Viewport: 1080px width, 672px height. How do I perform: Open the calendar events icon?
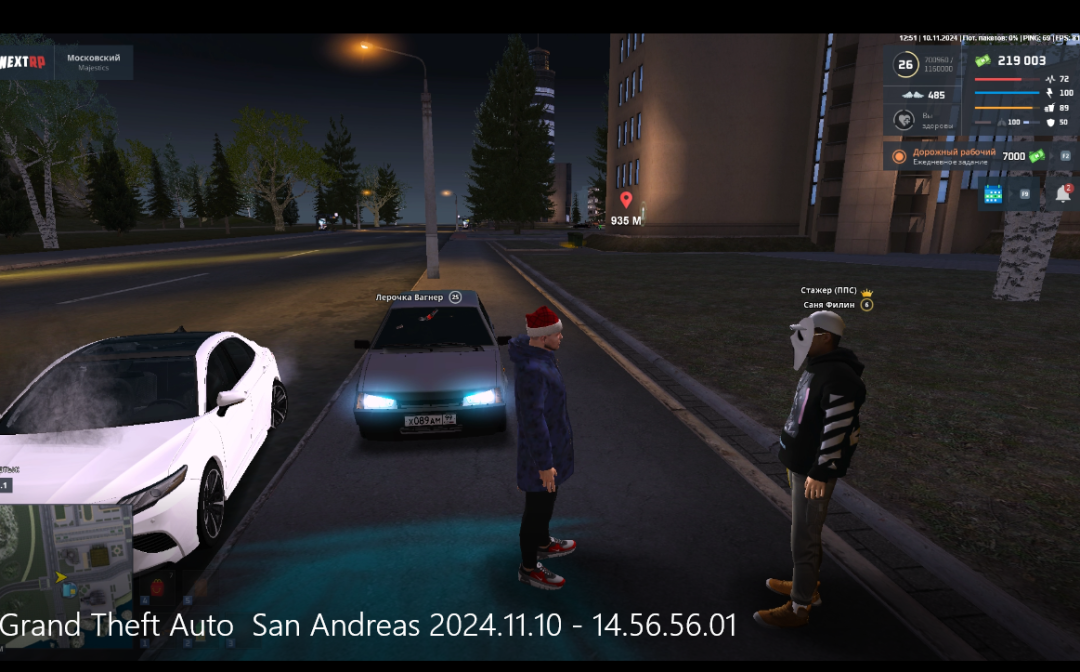[993, 194]
